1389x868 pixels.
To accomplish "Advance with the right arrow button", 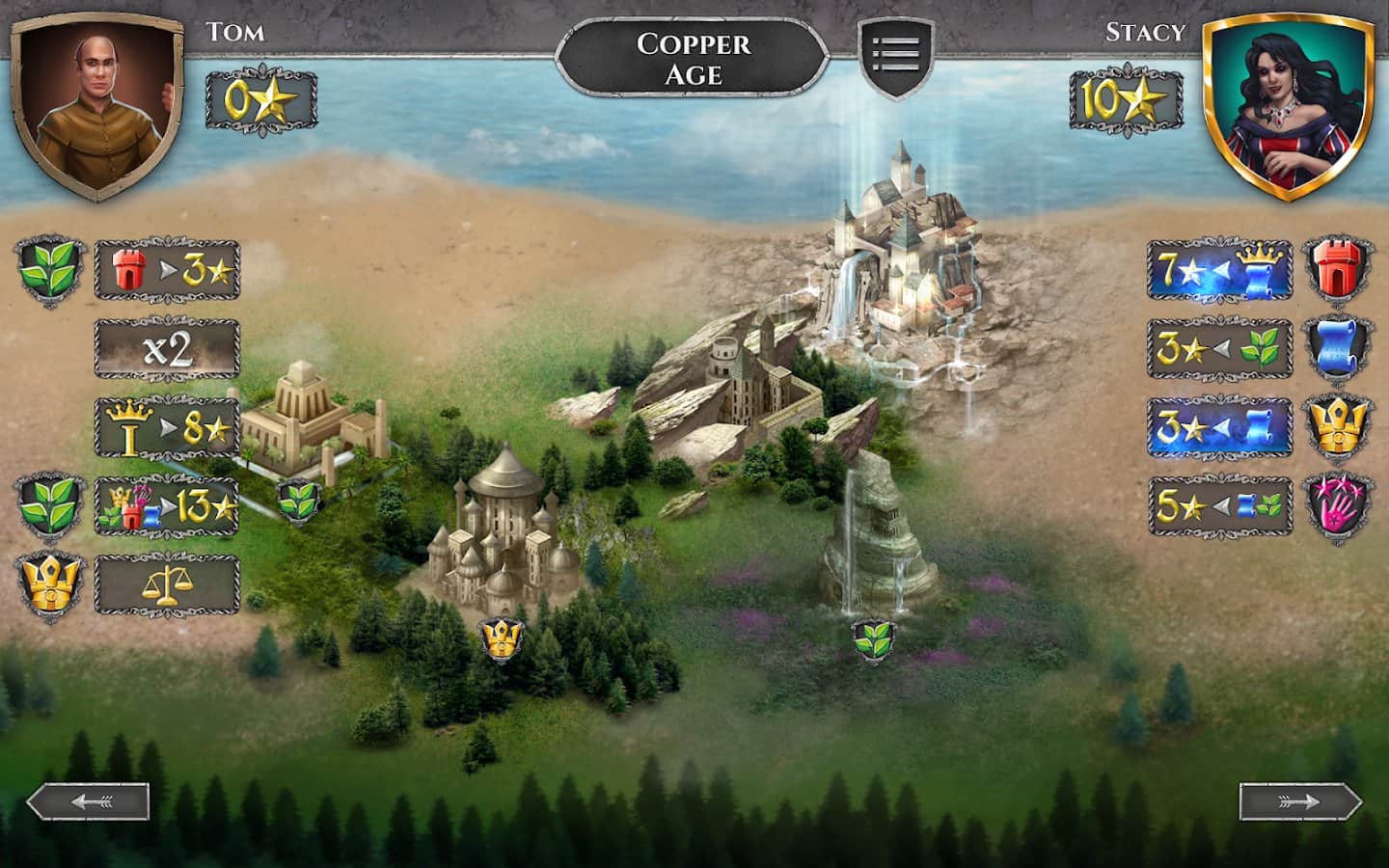I will [x=1300, y=801].
